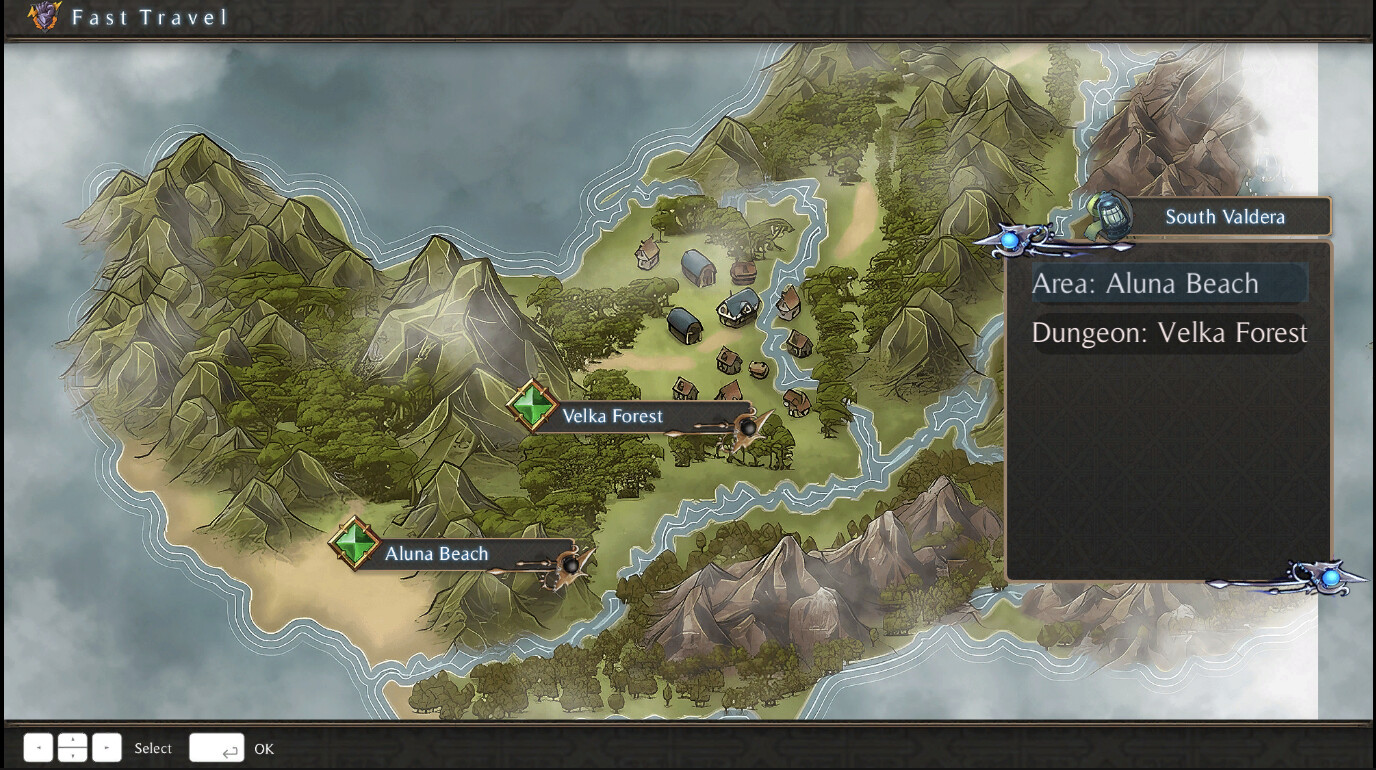The image size is (1376, 770).
Task: Open Aluna Beach via its map banner
Action: pyautogui.click(x=436, y=553)
